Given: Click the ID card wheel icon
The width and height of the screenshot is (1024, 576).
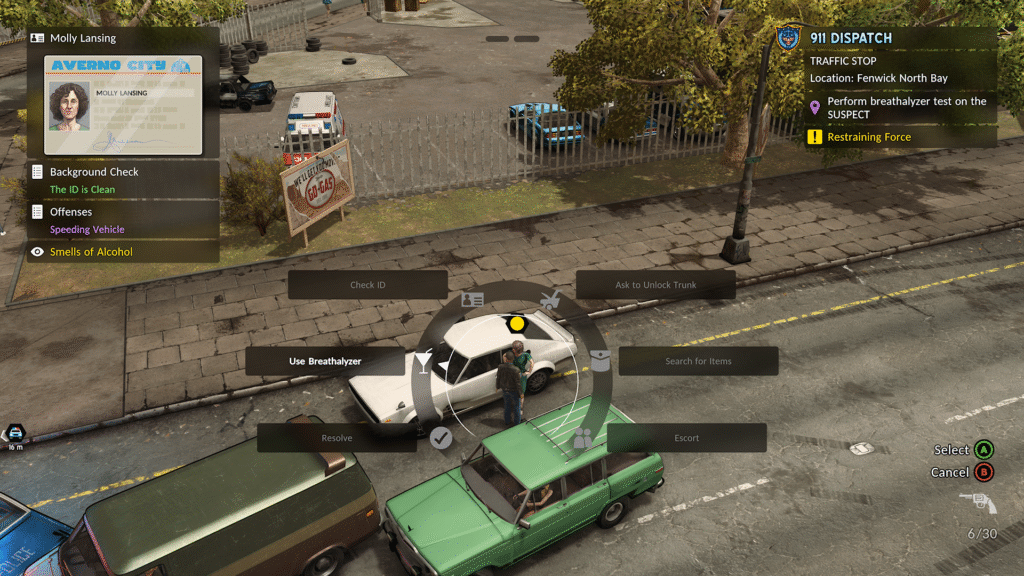Looking at the screenshot, I should pyautogui.click(x=472, y=299).
